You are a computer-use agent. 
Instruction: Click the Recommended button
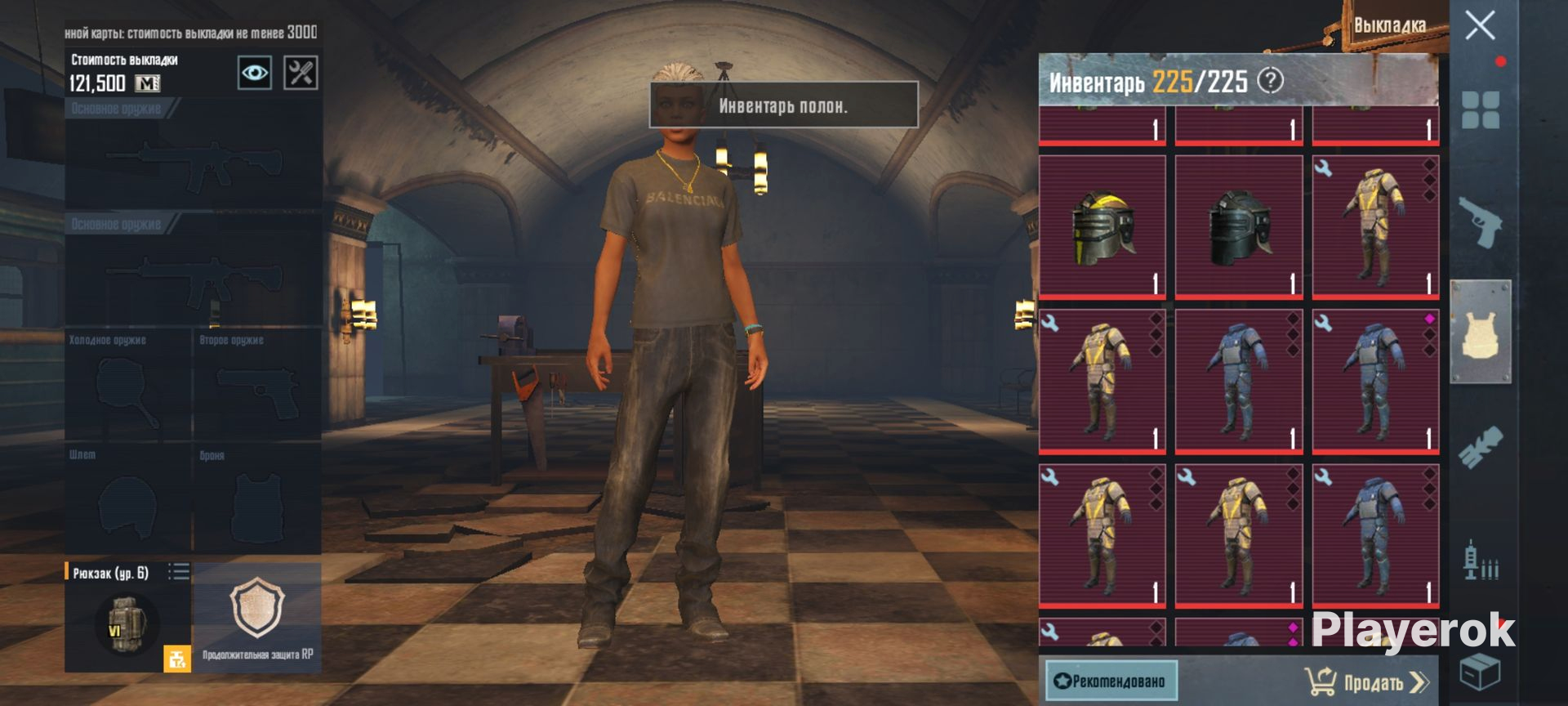[x=1111, y=681]
